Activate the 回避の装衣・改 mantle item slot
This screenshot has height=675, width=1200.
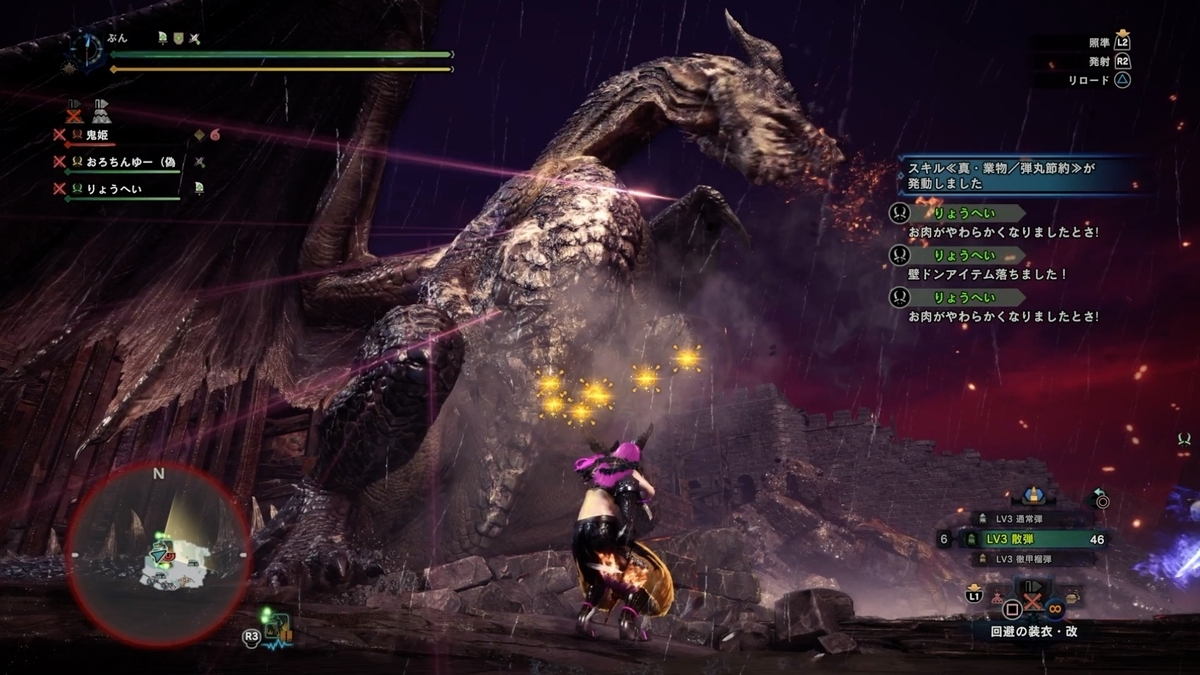pyautogui.click(x=1034, y=594)
